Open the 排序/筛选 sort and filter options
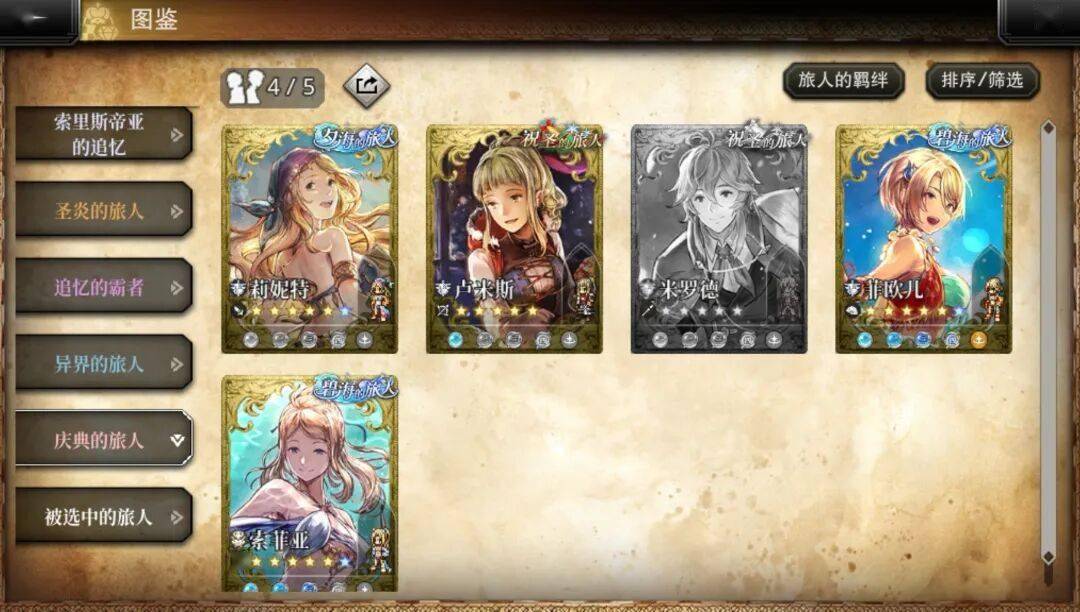 (982, 81)
